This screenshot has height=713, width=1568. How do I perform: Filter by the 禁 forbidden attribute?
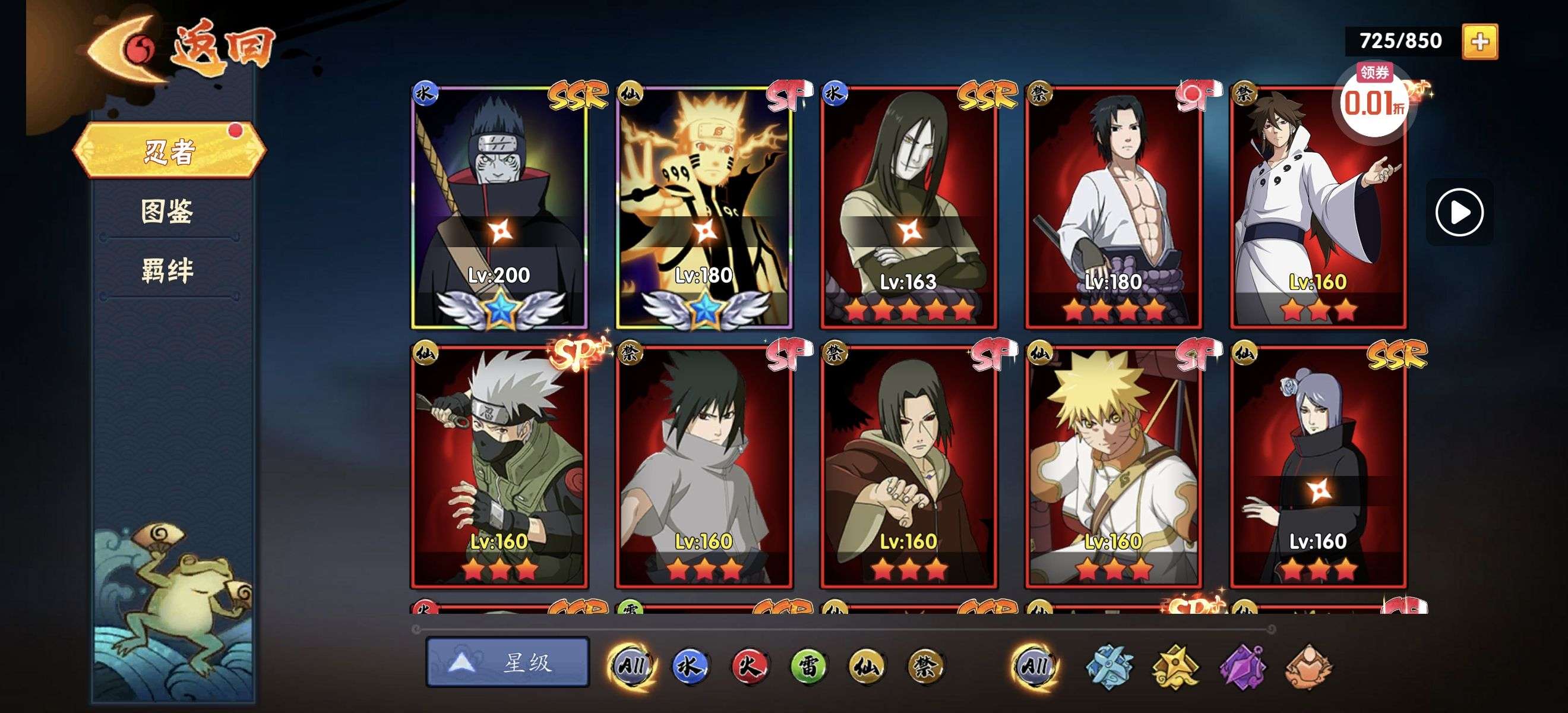pyautogui.click(x=925, y=665)
